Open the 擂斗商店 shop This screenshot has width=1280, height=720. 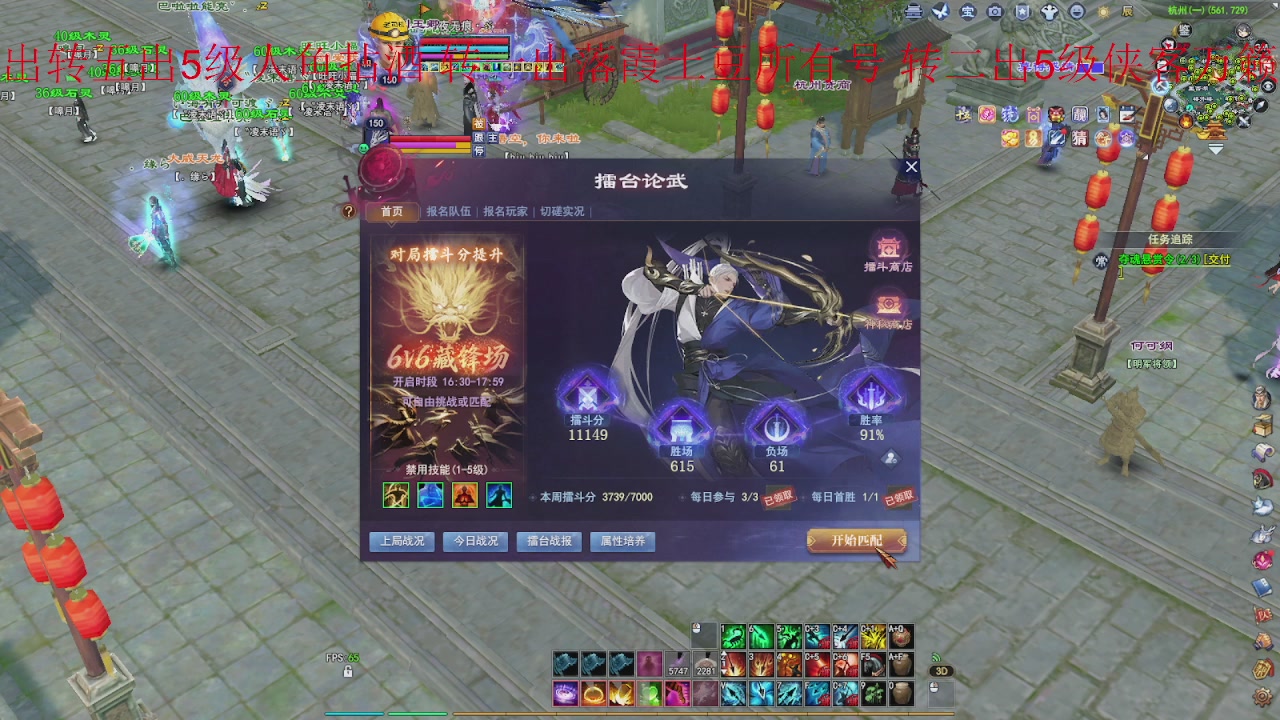pos(889,254)
